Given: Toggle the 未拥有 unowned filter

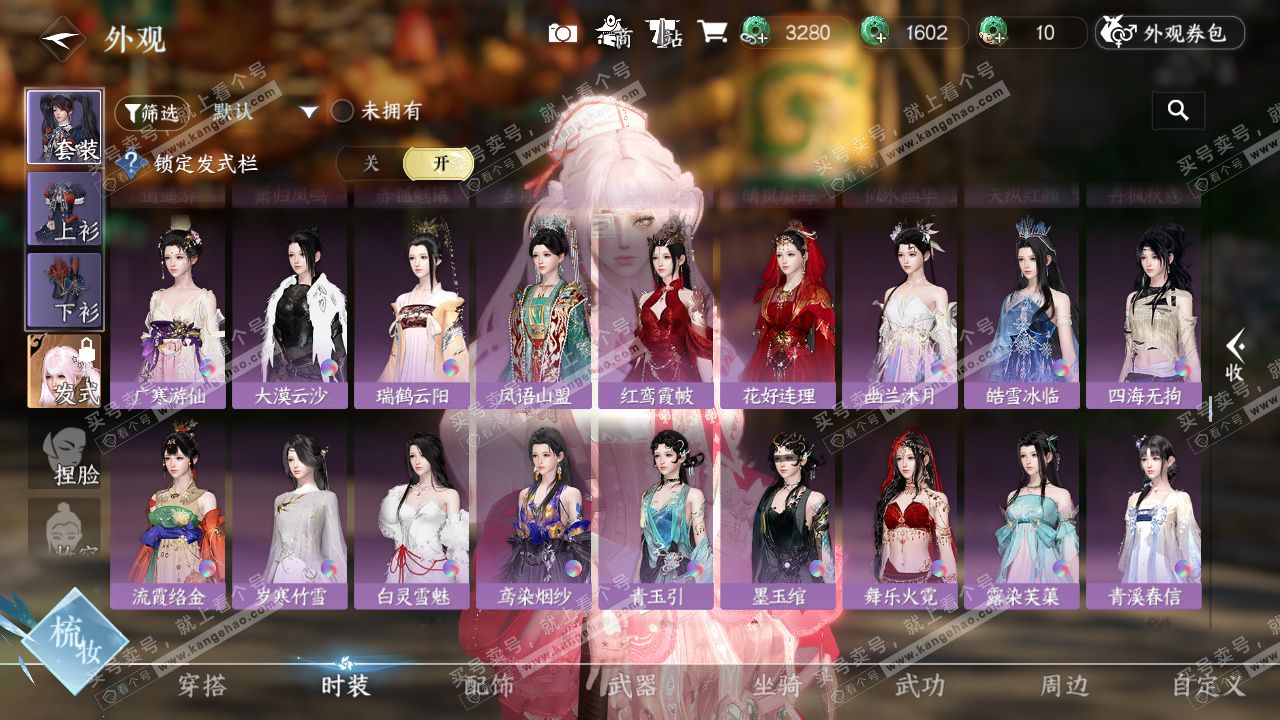Looking at the screenshot, I should tap(343, 111).
